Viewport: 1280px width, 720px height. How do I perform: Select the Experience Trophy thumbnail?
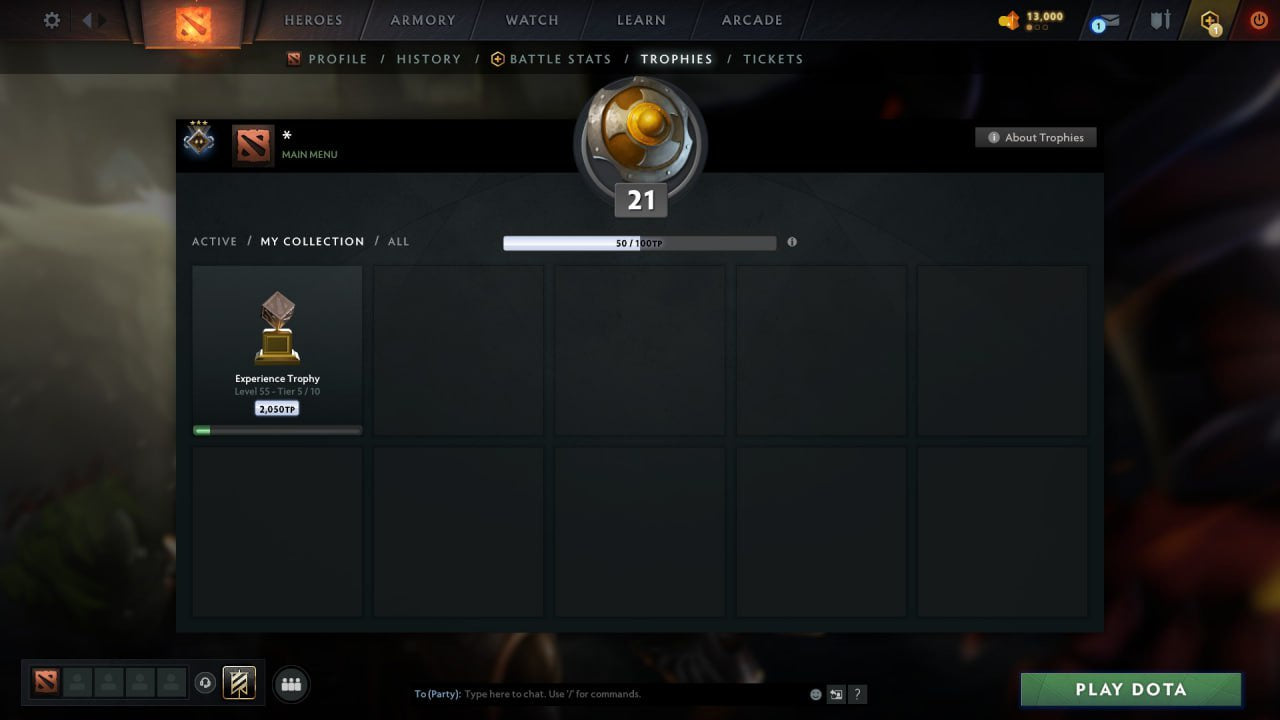pyautogui.click(x=277, y=327)
